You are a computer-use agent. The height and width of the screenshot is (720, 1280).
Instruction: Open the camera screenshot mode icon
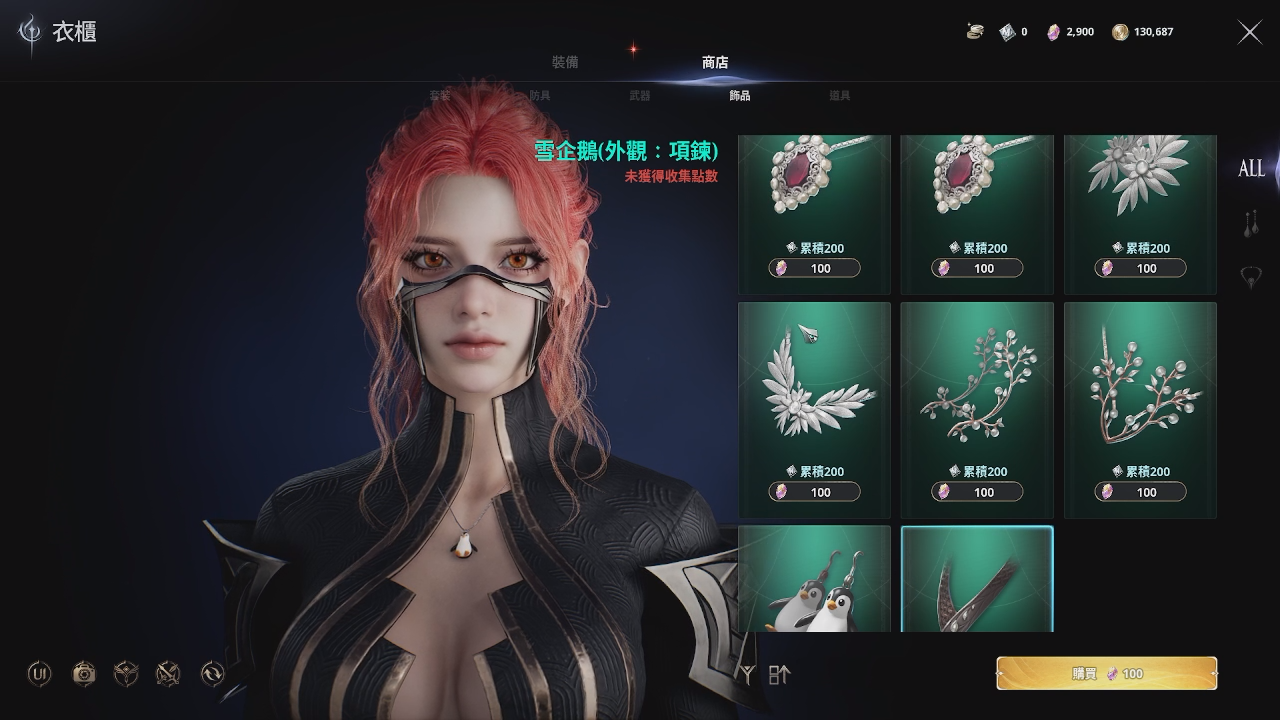[84, 674]
